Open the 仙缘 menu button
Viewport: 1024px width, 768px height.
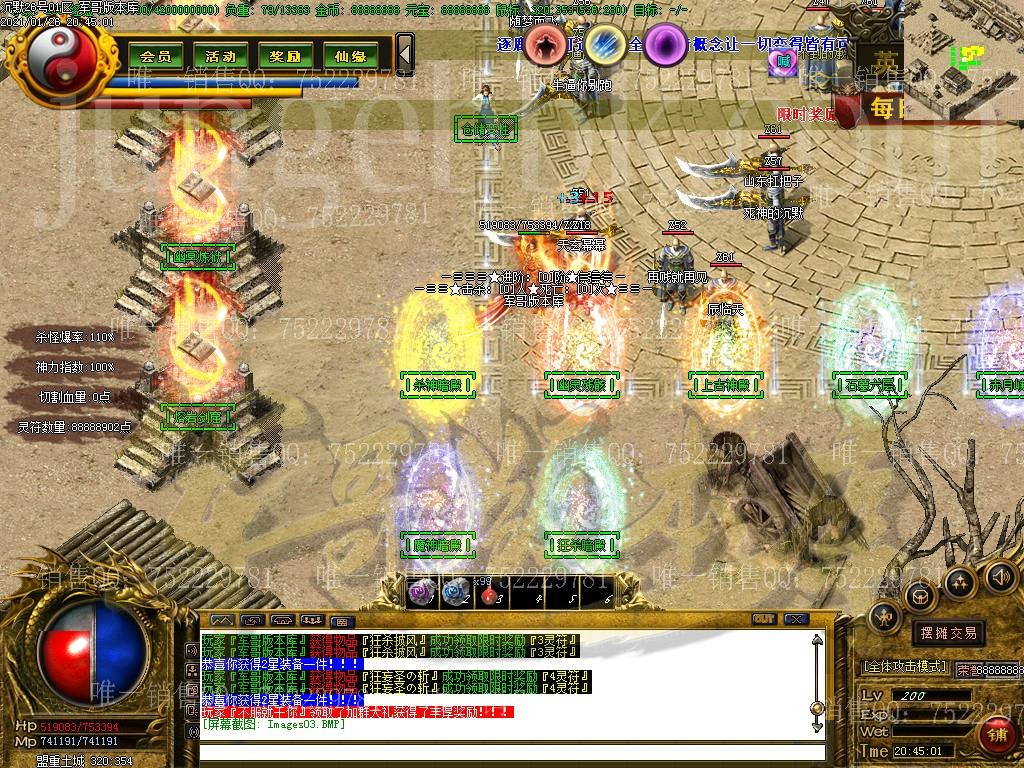point(350,56)
